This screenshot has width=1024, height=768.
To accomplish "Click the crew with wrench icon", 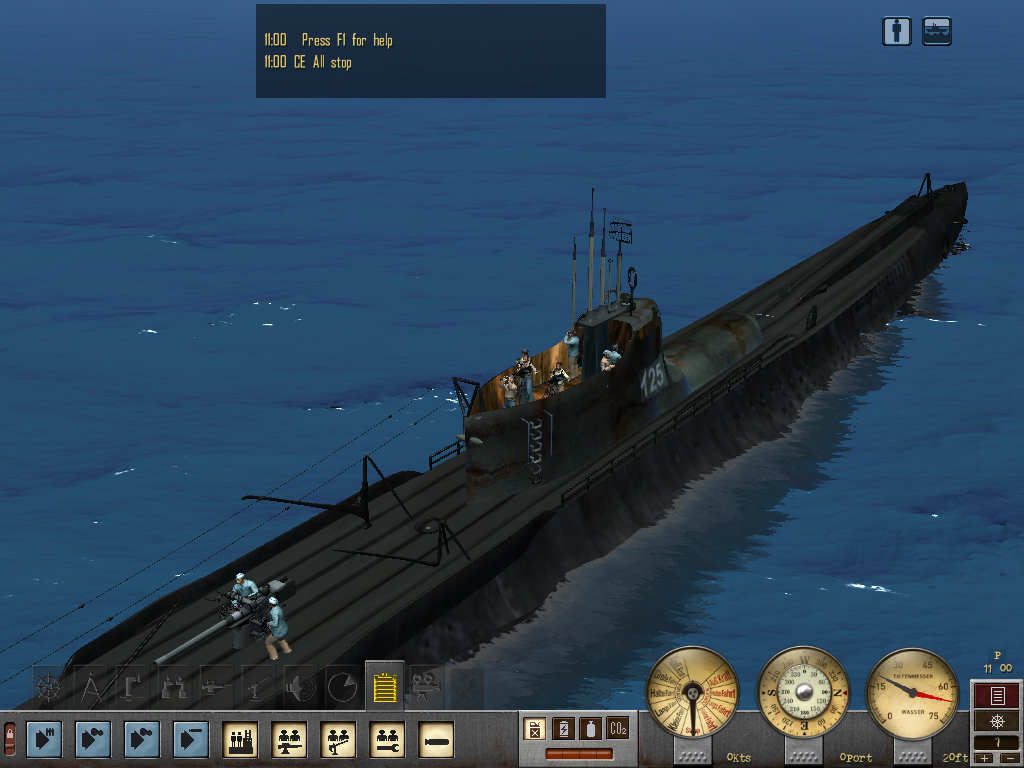I will point(387,739).
